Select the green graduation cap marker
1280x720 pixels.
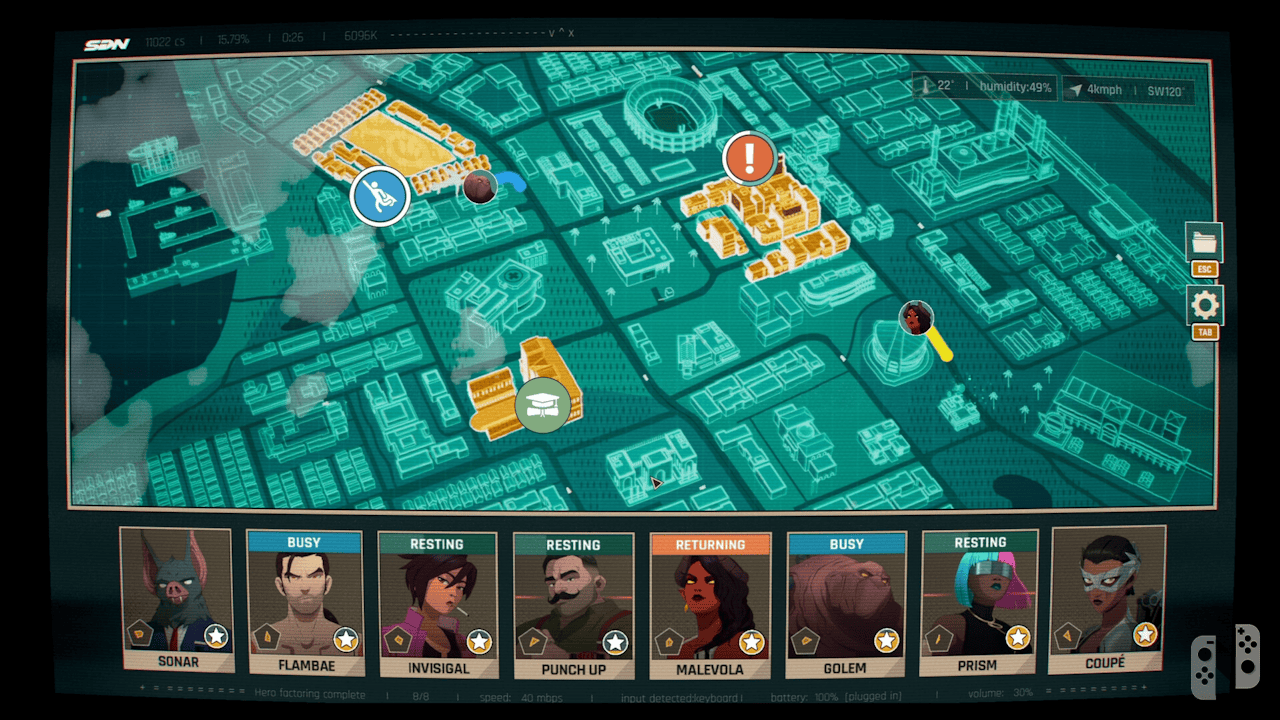(x=543, y=405)
